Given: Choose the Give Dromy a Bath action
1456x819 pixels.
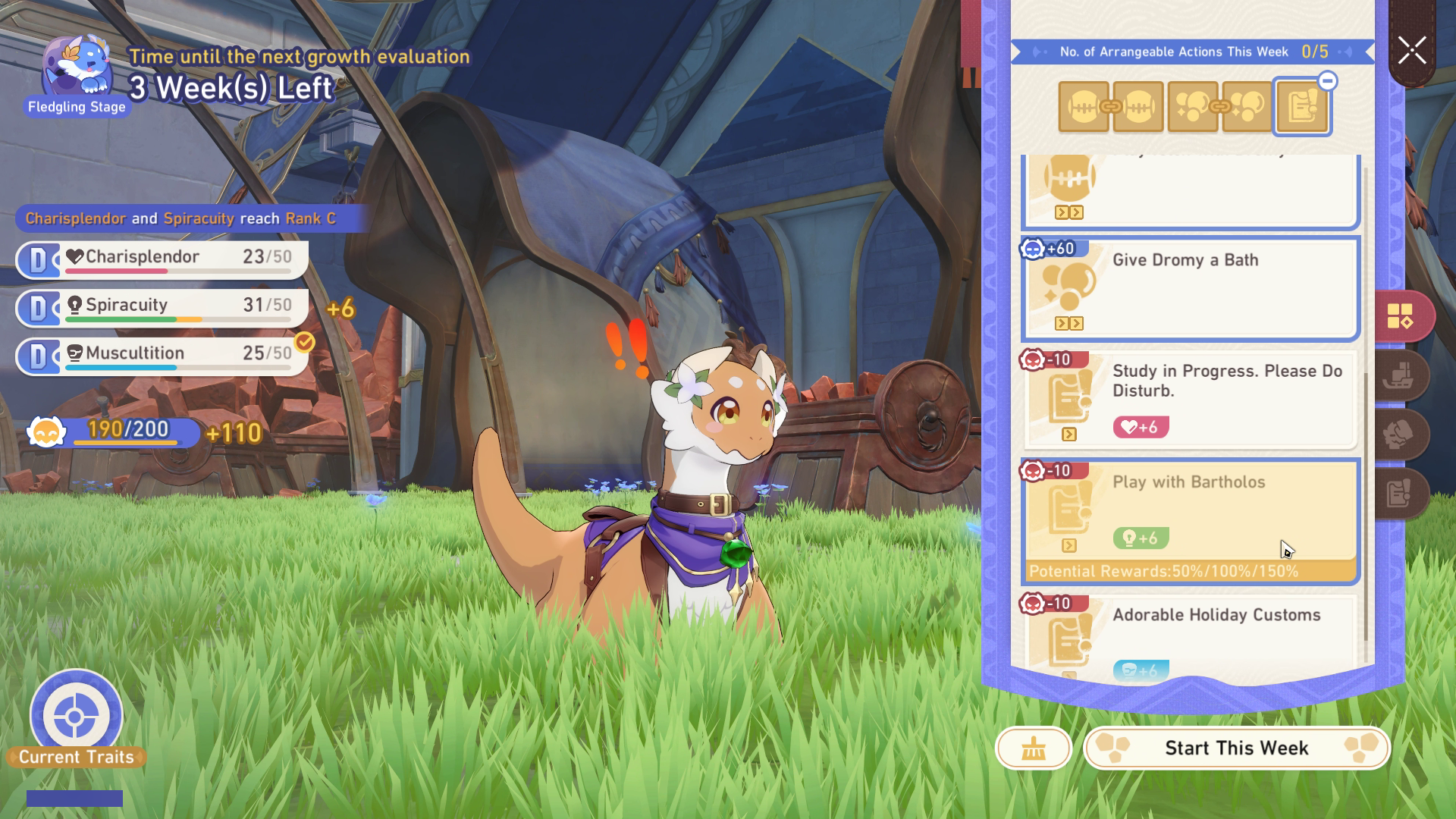Looking at the screenshot, I should click(1190, 288).
